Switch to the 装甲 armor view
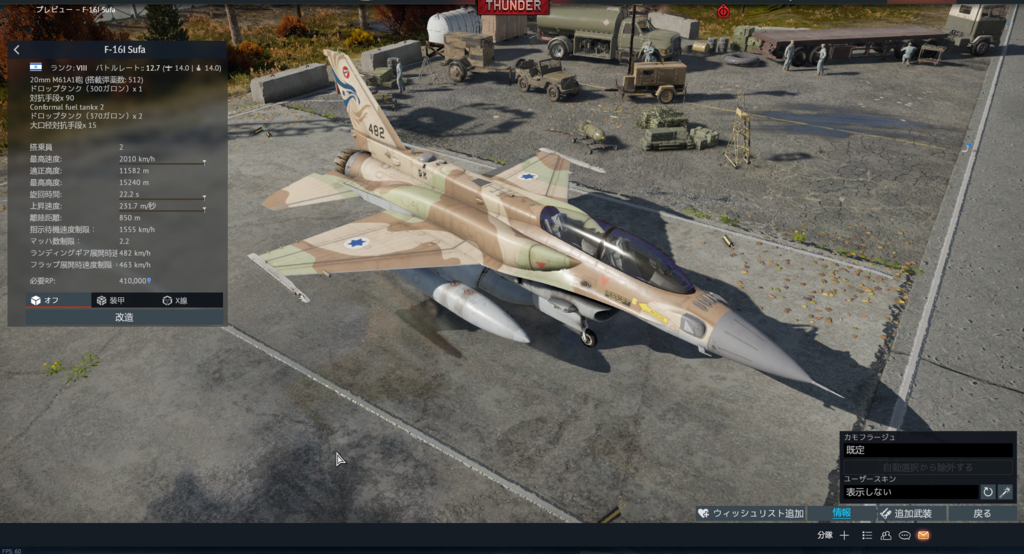 point(110,300)
